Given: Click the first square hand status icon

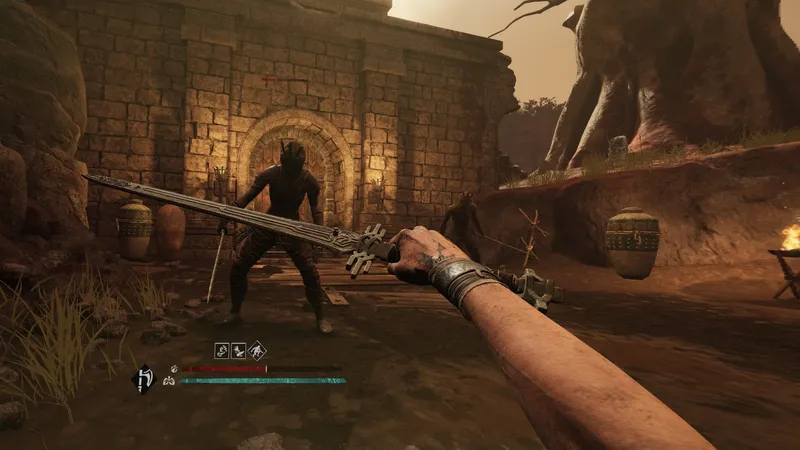Looking at the screenshot, I should 220,350.
